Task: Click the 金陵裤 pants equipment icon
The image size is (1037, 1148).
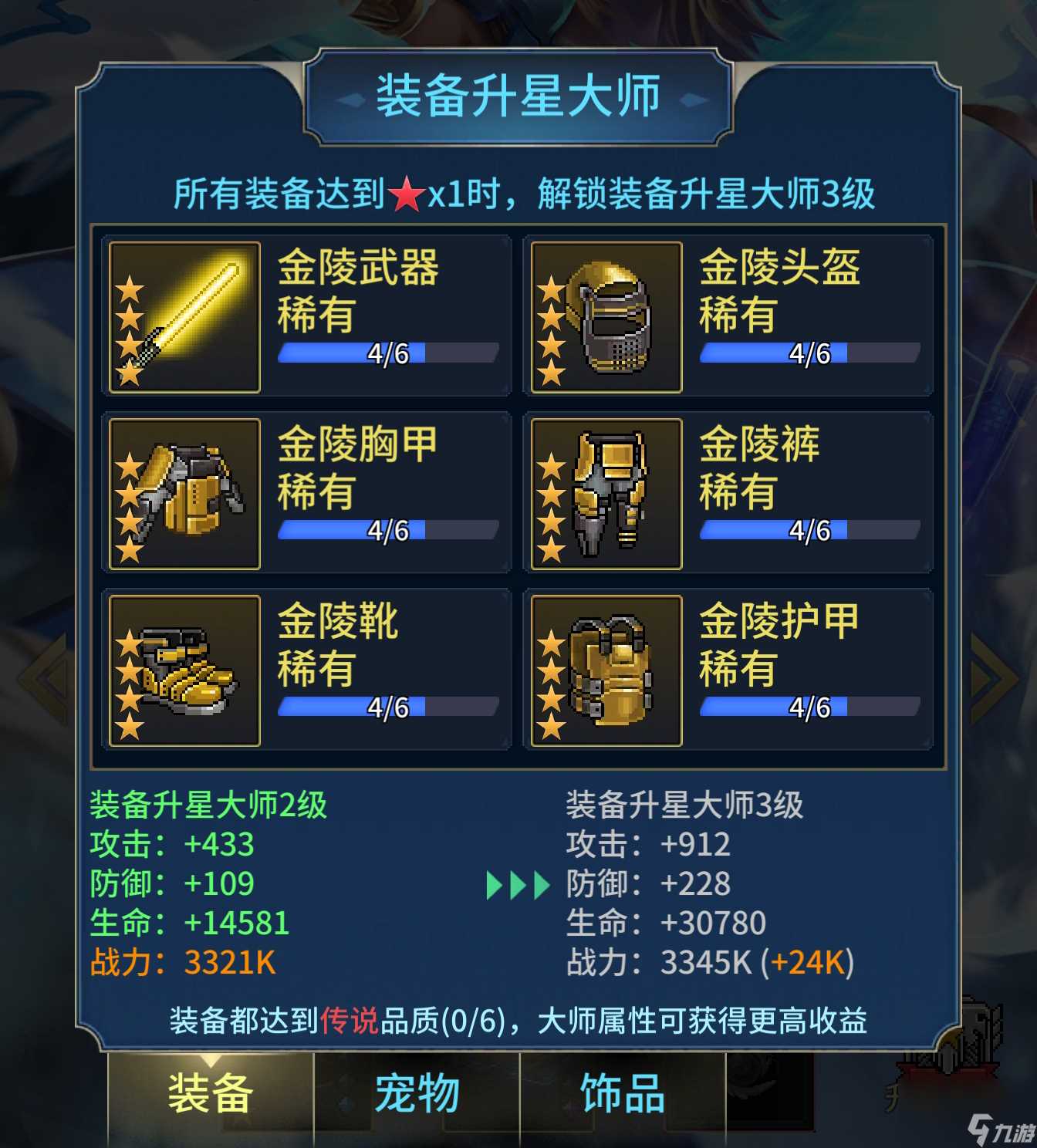Action: (x=606, y=495)
